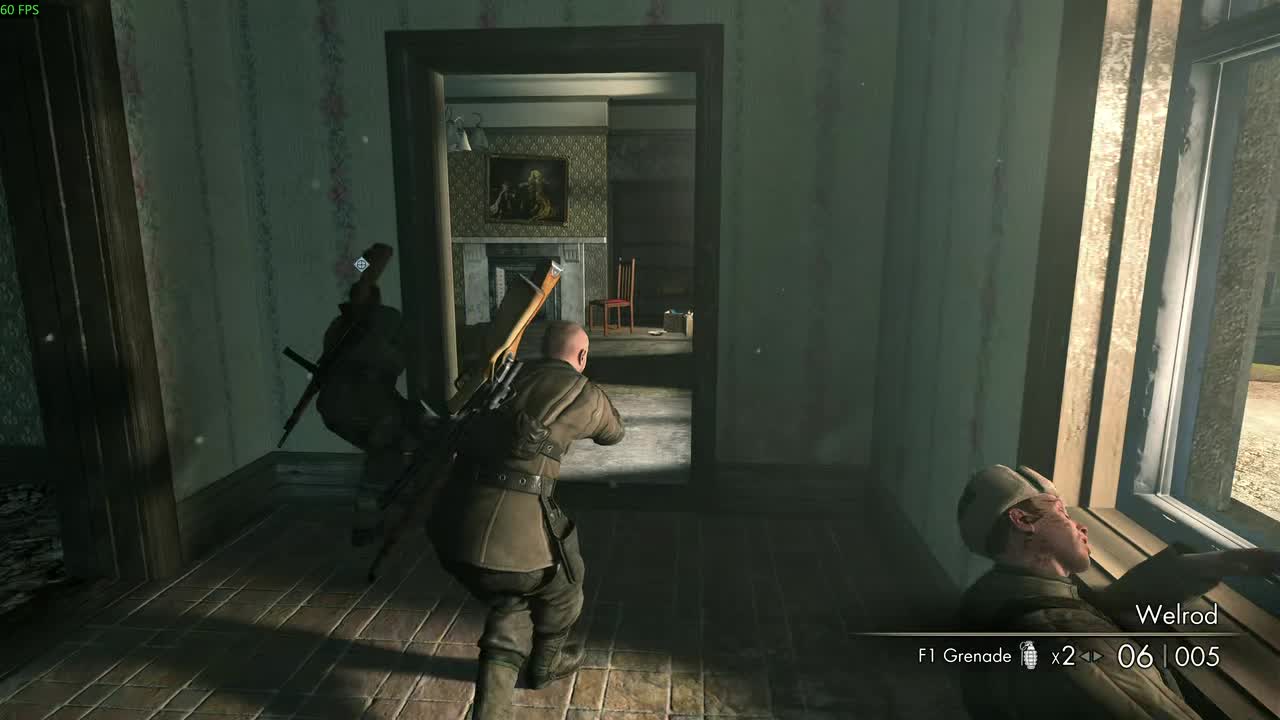This screenshot has width=1280, height=720.
Task: Click the red chair through the doorway
Action: tap(614, 300)
